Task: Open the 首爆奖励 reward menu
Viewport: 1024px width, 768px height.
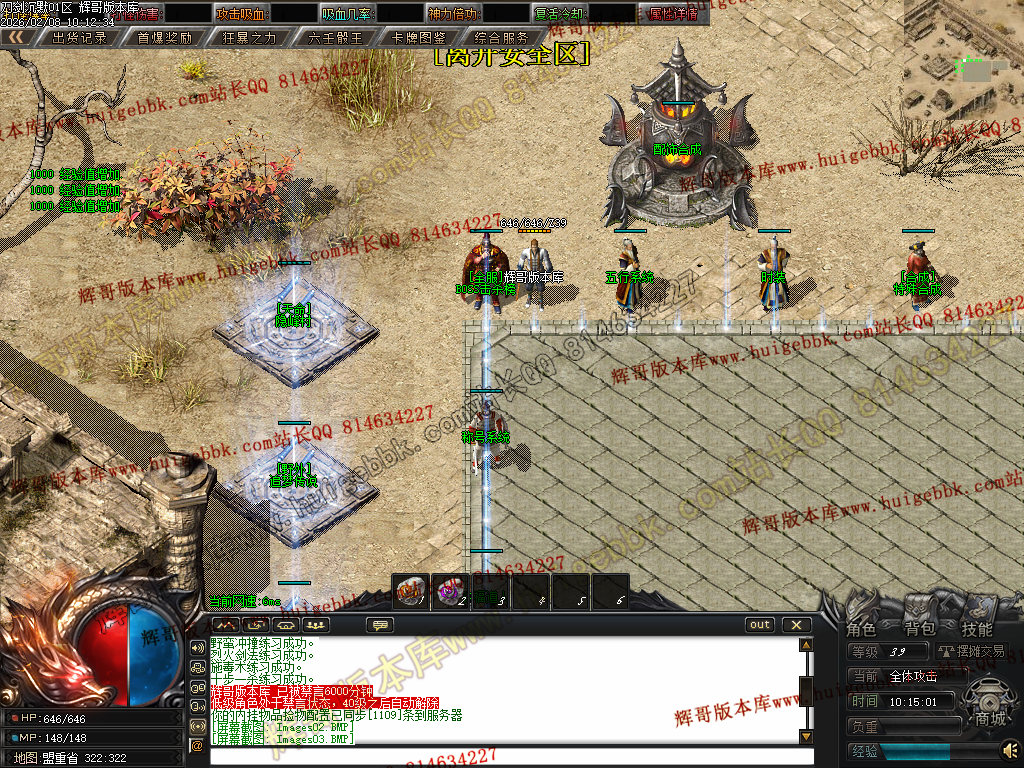Action: coord(165,37)
